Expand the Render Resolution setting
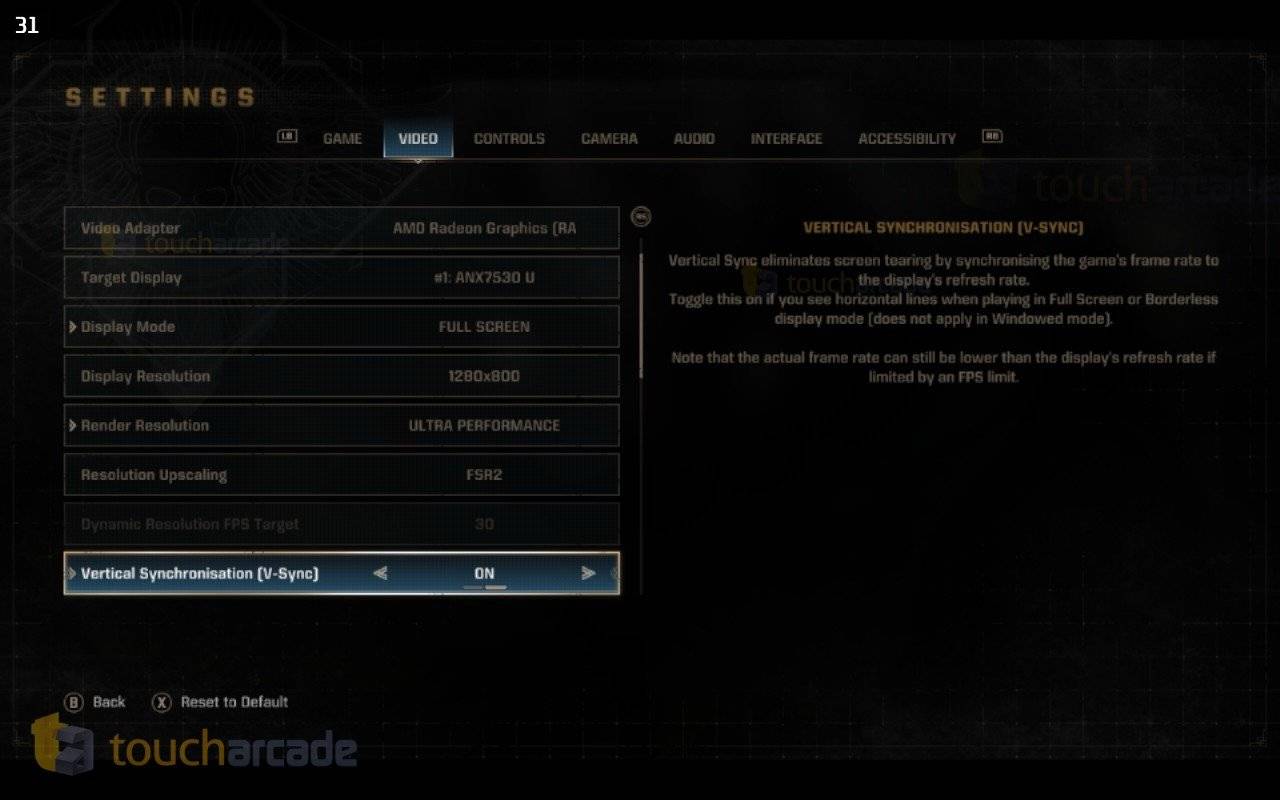Viewport: 1280px width, 800px height. pyautogui.click(x=72, y=425)
